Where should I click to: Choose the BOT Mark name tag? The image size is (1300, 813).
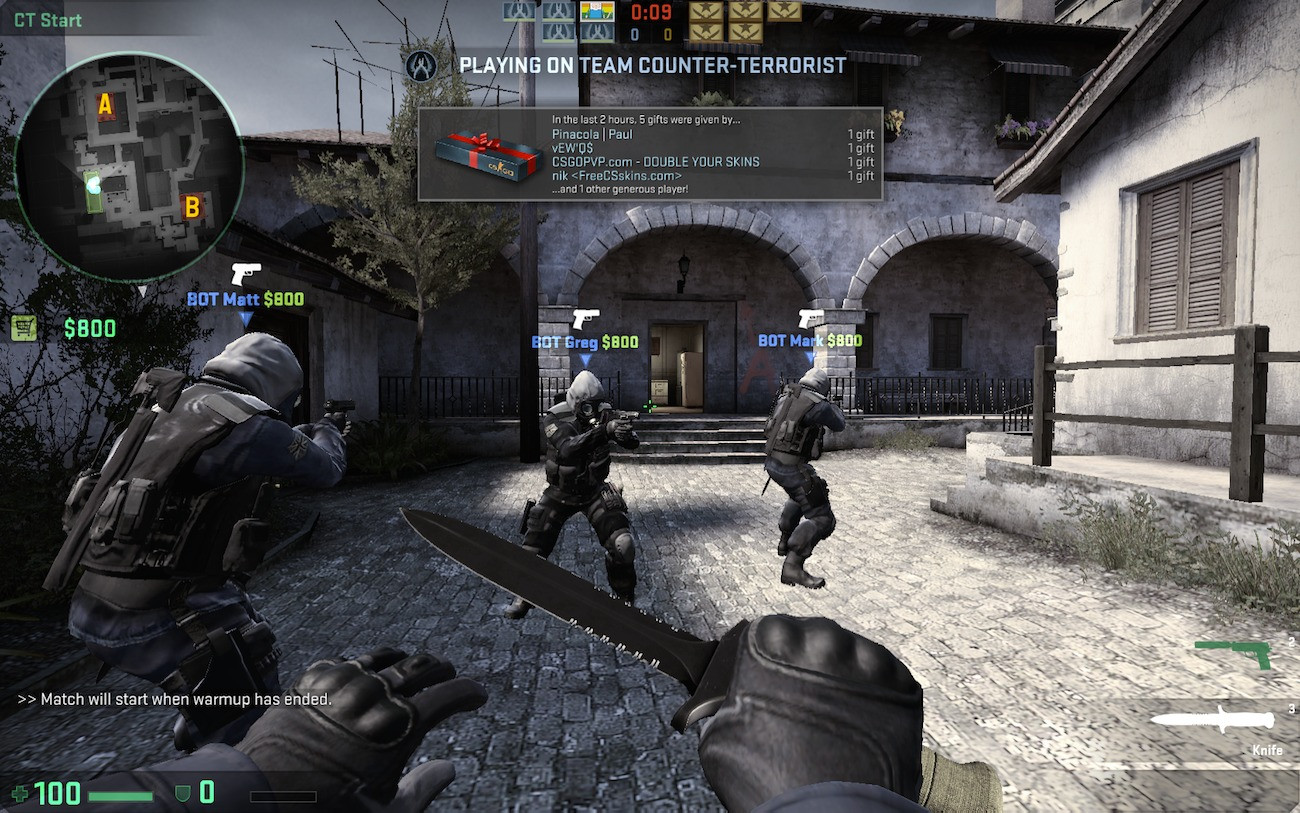(791, 341)
